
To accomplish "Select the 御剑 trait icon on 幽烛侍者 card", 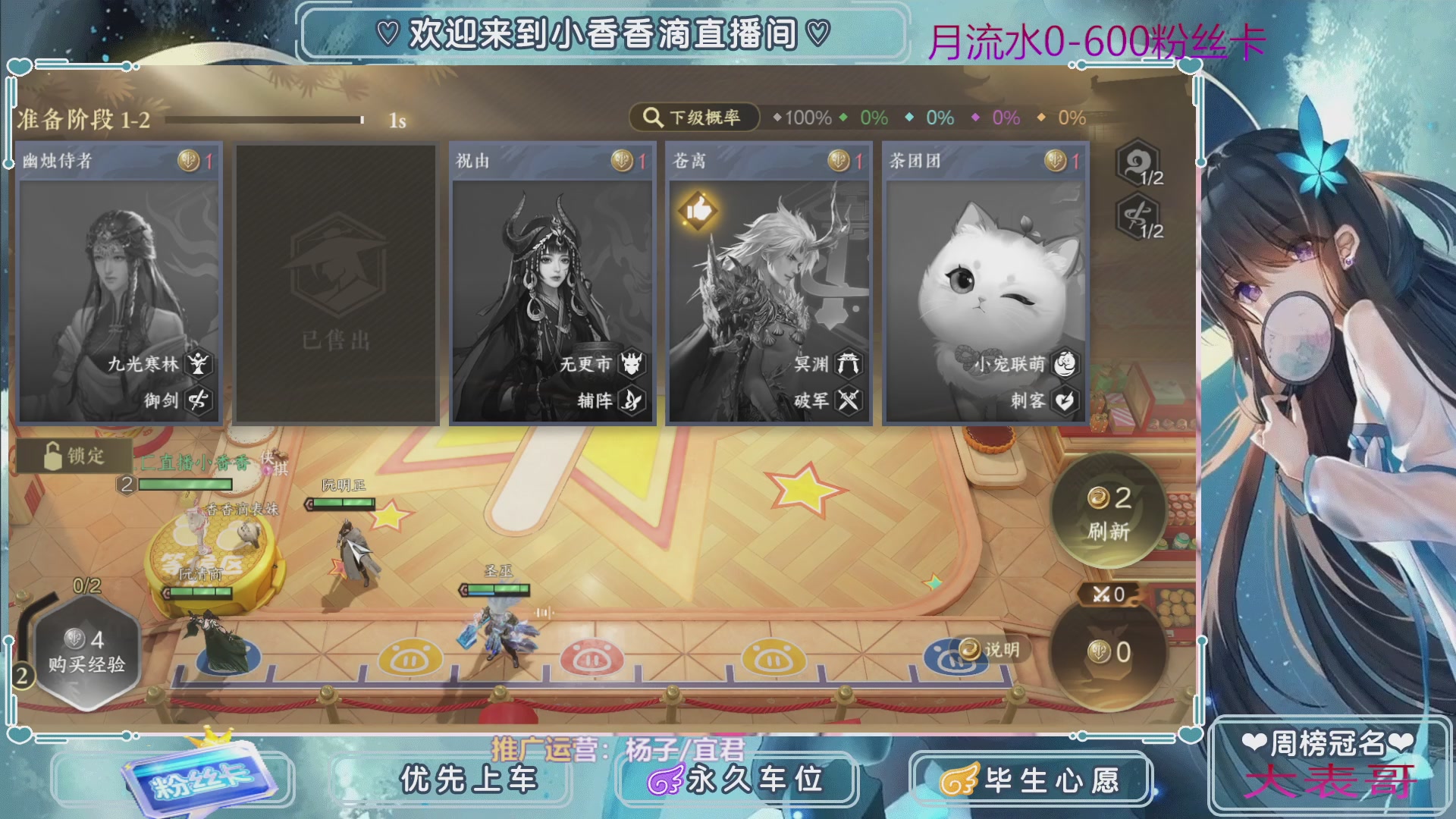I will (x=199, y=400).
